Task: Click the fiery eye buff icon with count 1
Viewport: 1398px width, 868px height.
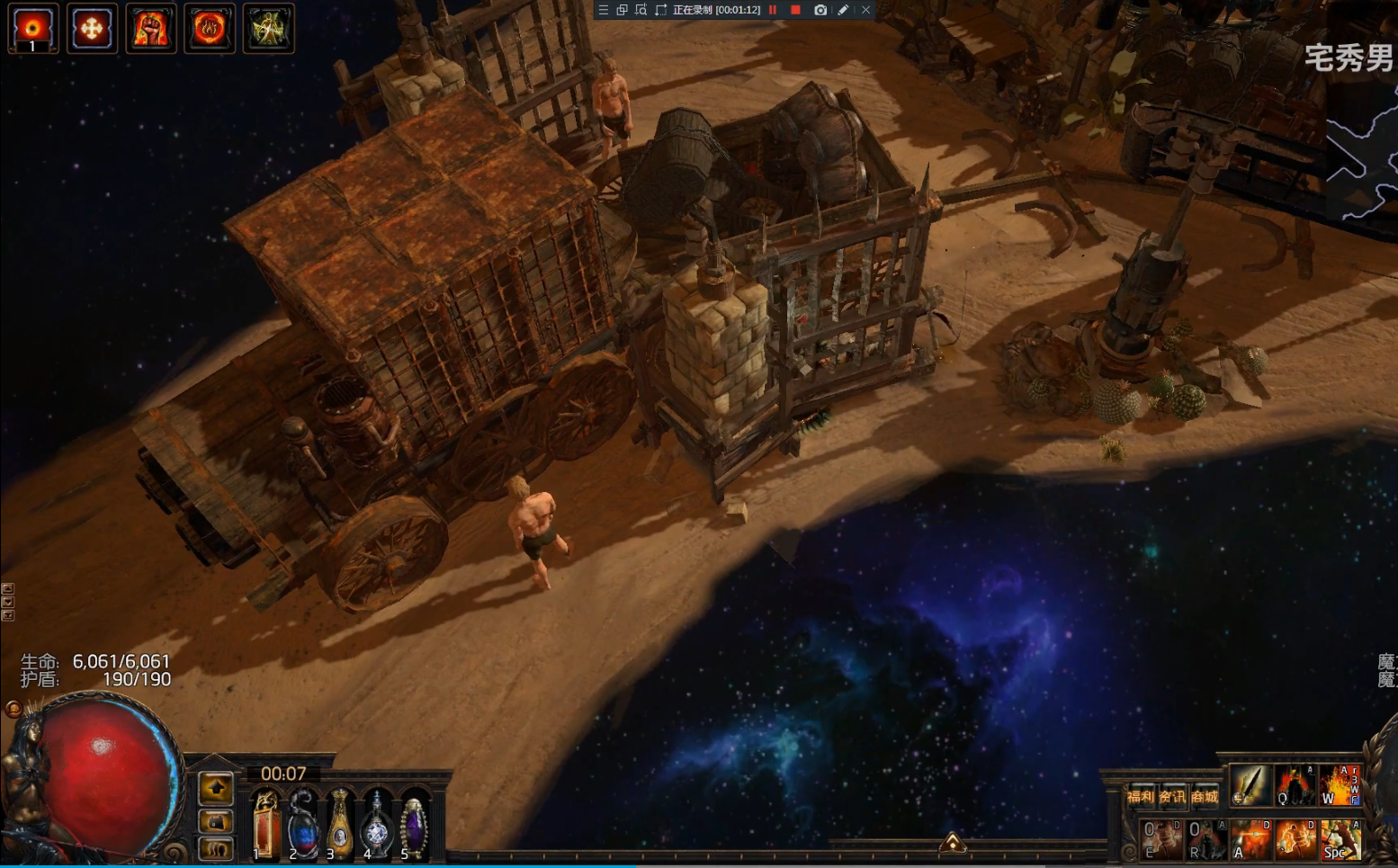Action: coord(33,29)
